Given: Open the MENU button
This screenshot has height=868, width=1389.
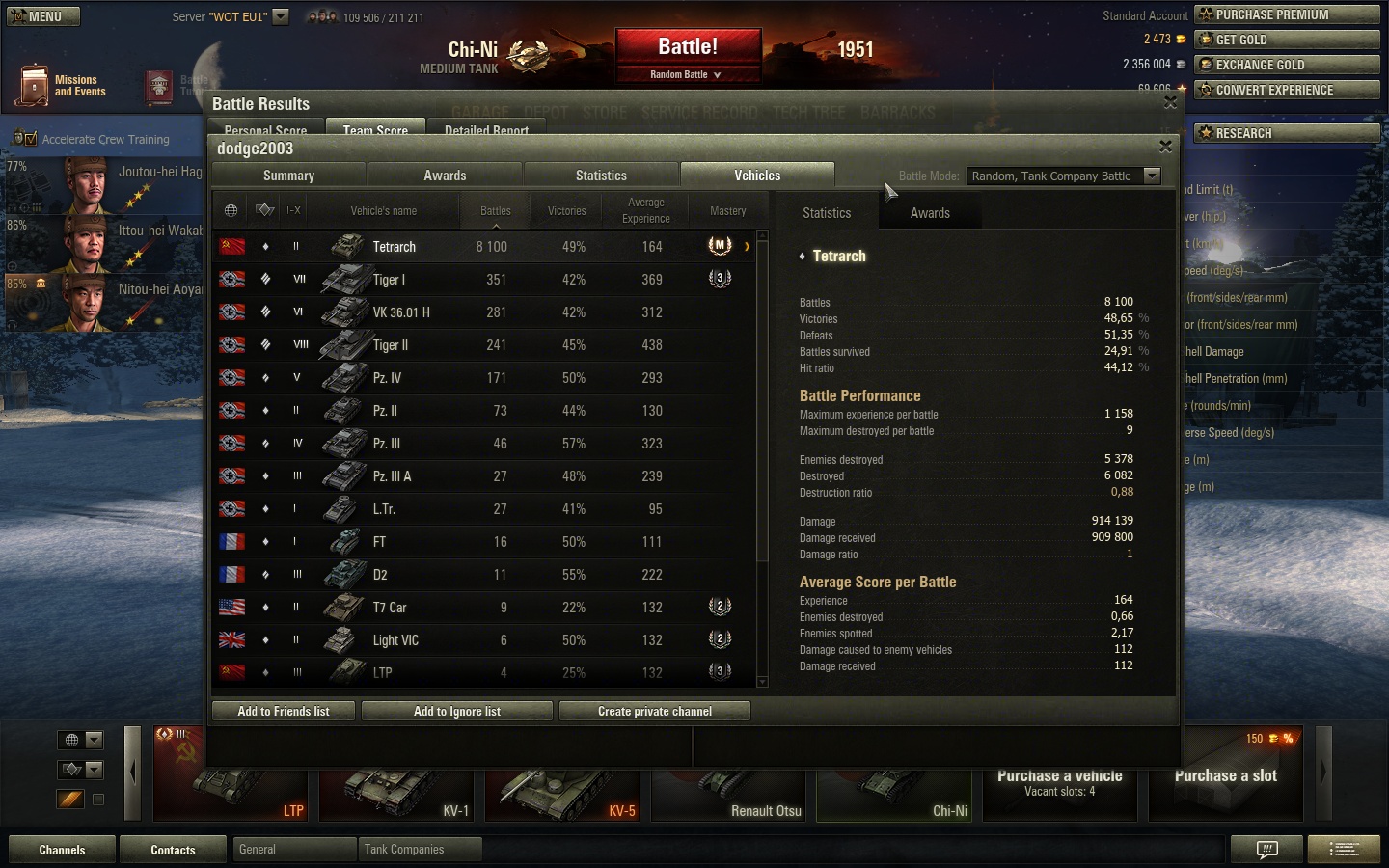Looking at the screenshot, I should click(x=43, y=16).
